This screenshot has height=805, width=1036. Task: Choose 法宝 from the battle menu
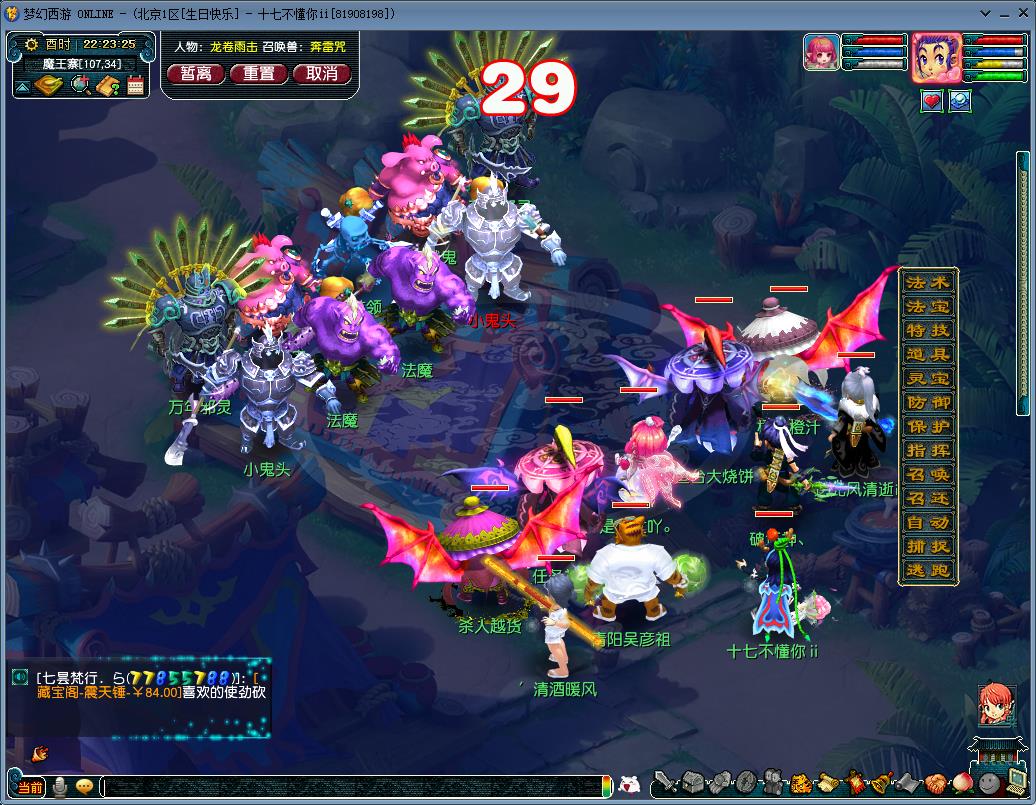pos(928,306)
